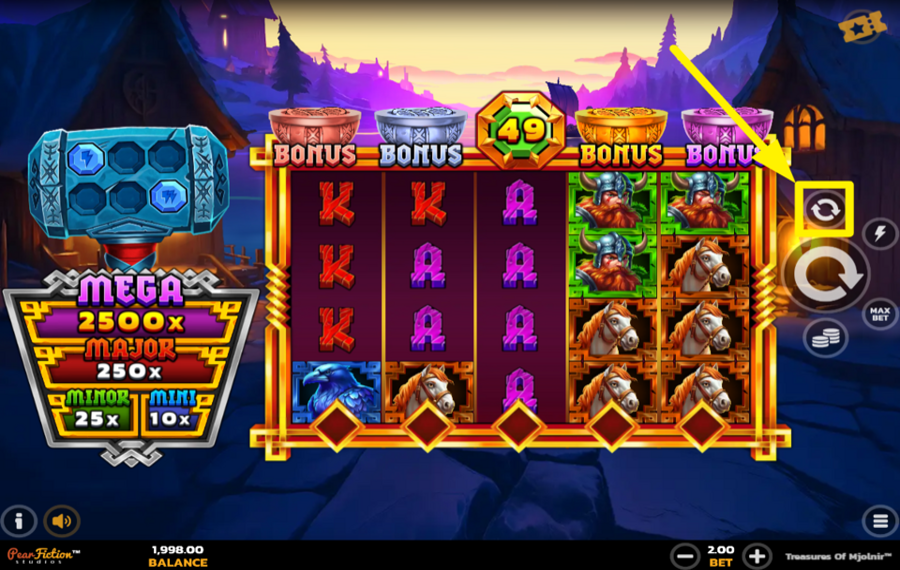Increase the bet with the plus button
This screenshot has width=900, height=570.
(757, 555)
